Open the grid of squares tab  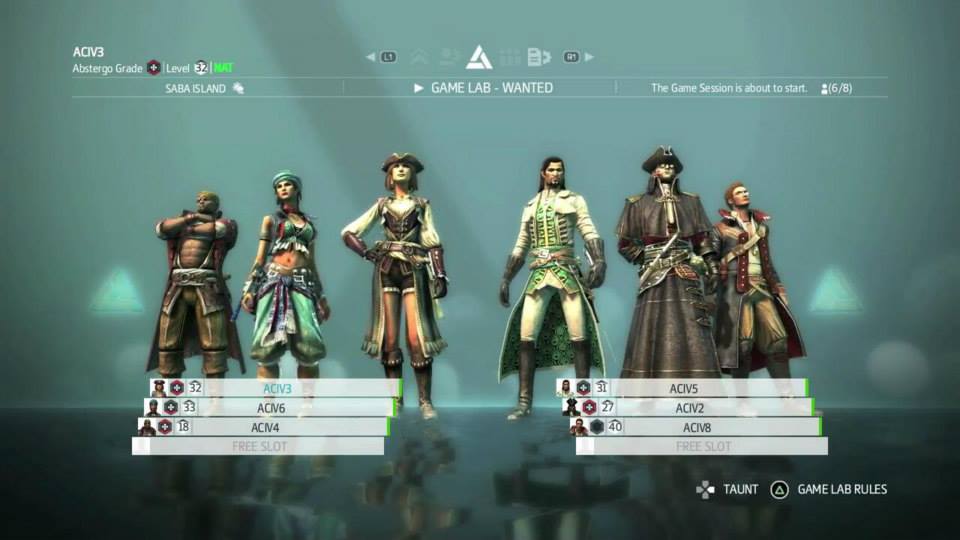510,57
